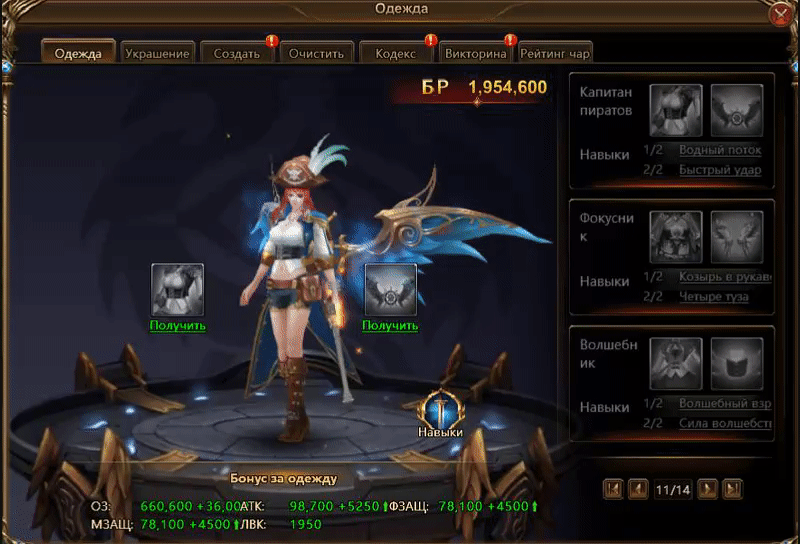Switch to the Очистить tab
The height and width of the screenshot is (544, 800).
[x=317, y=54]
